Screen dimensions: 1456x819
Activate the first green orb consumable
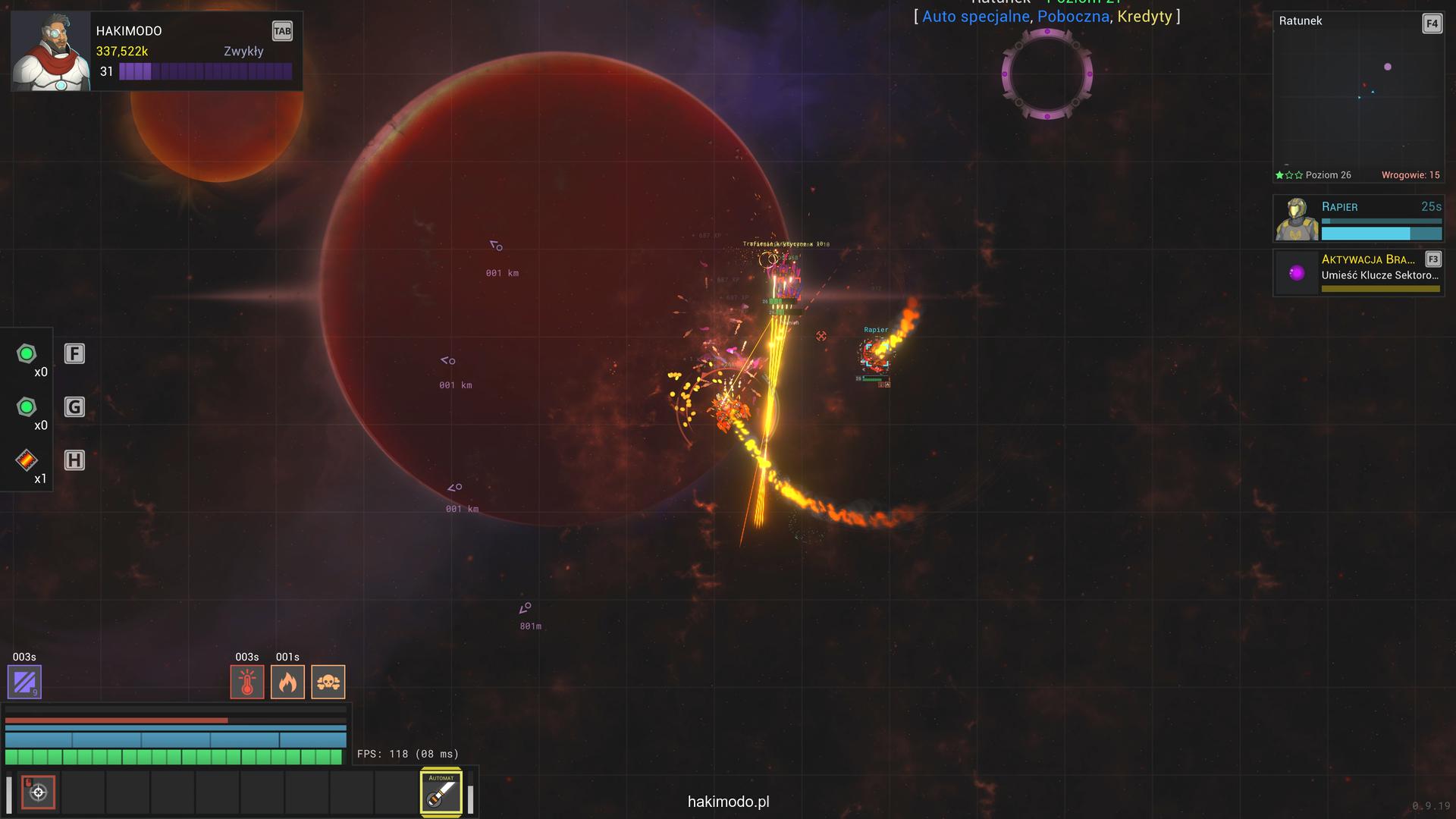[27, 354]
